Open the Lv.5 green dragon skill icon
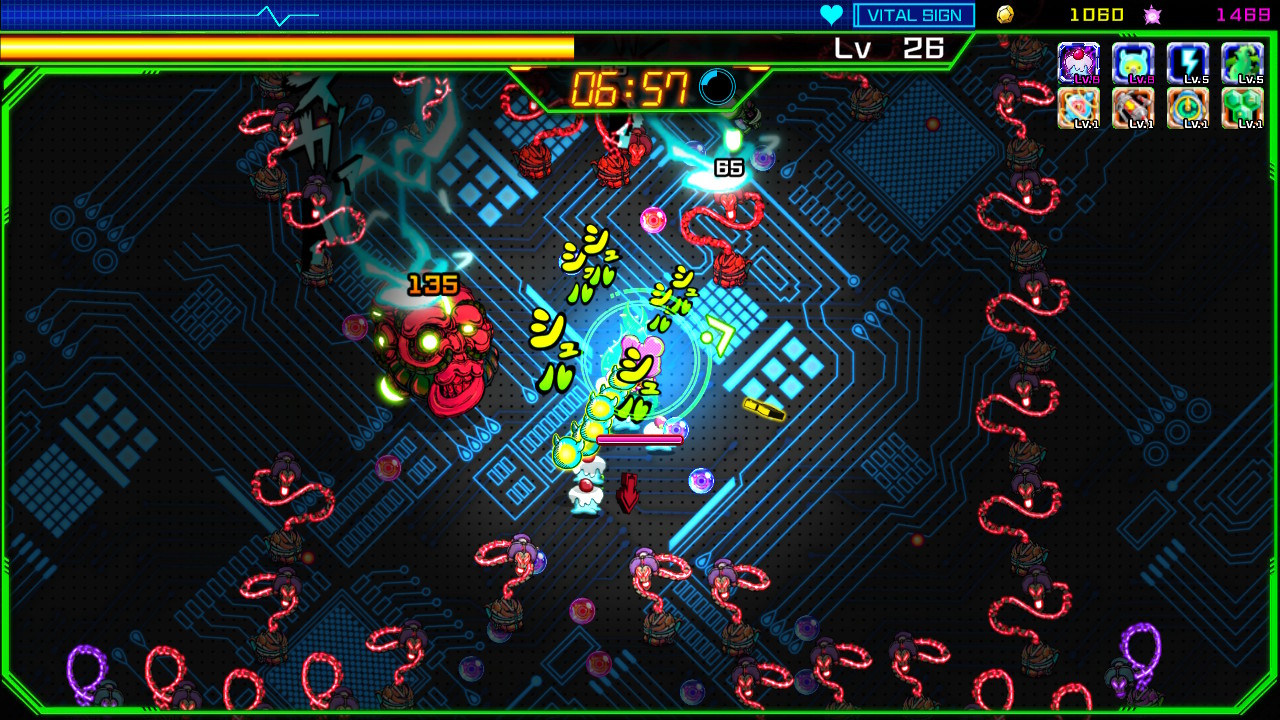Viewport: 1280px width, 720px height. [x=1243, y=62]
